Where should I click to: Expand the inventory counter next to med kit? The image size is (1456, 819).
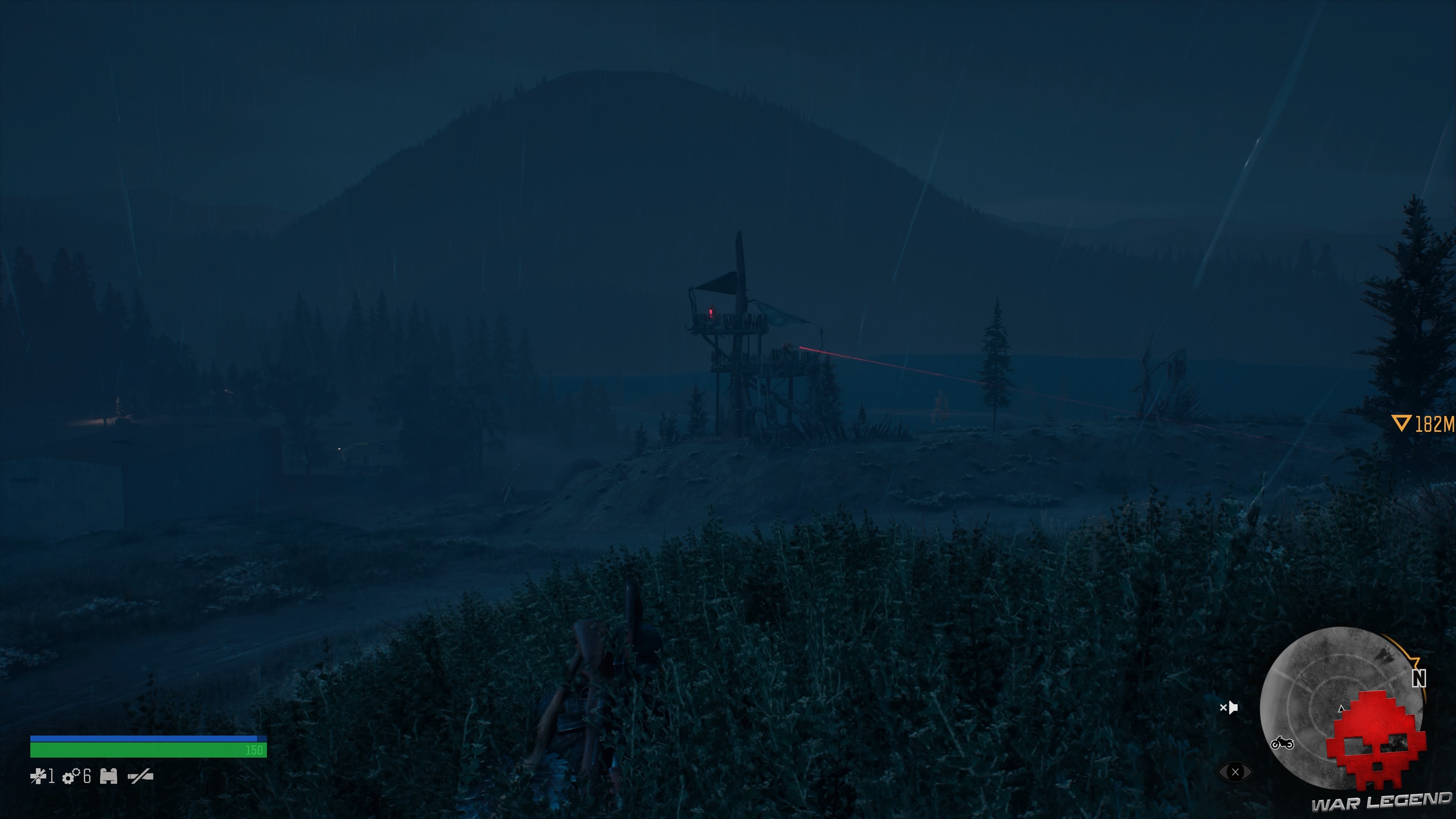(52, 779)
